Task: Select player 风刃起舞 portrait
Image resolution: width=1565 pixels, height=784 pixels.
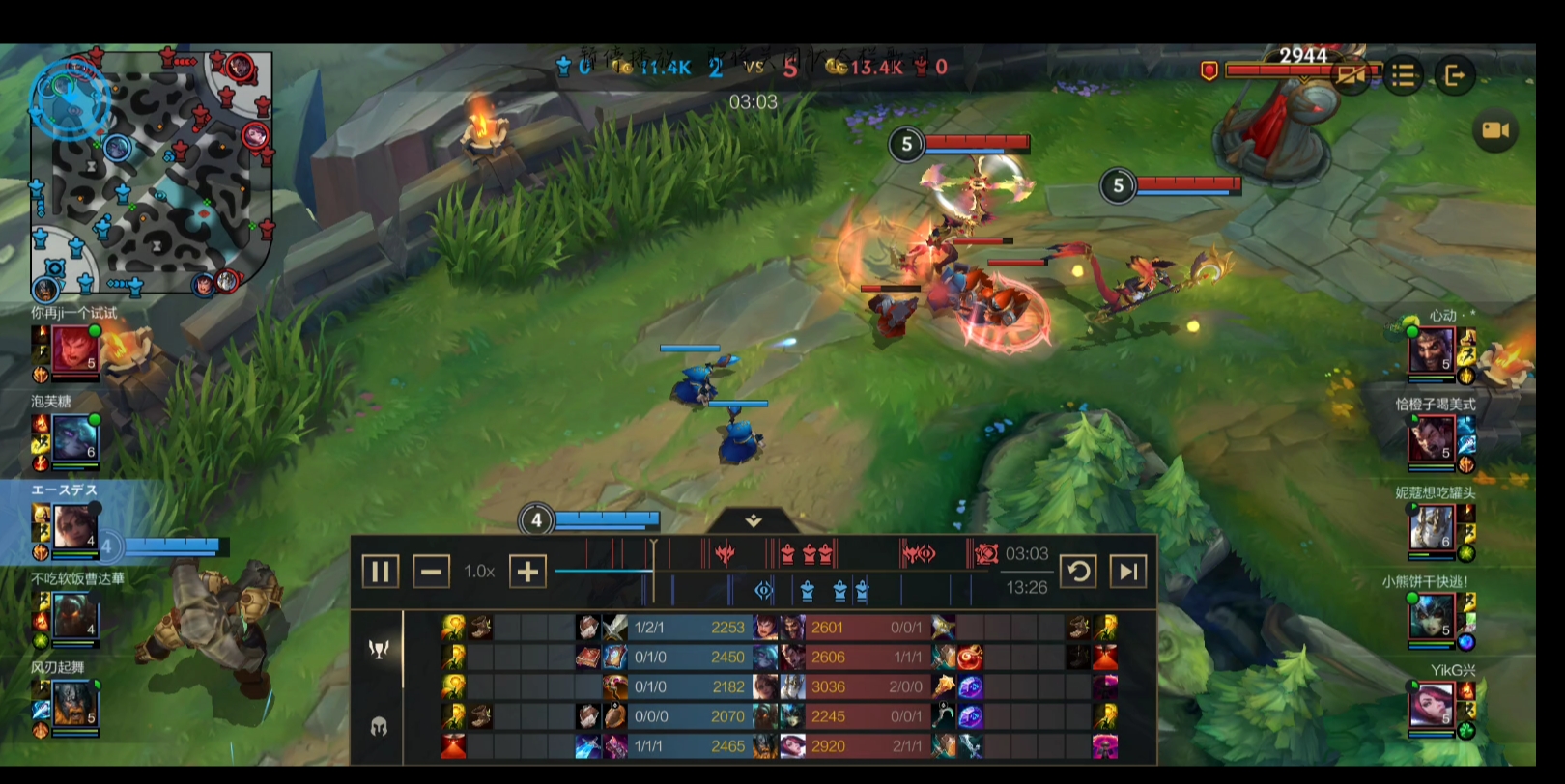Action: point(73,703)
